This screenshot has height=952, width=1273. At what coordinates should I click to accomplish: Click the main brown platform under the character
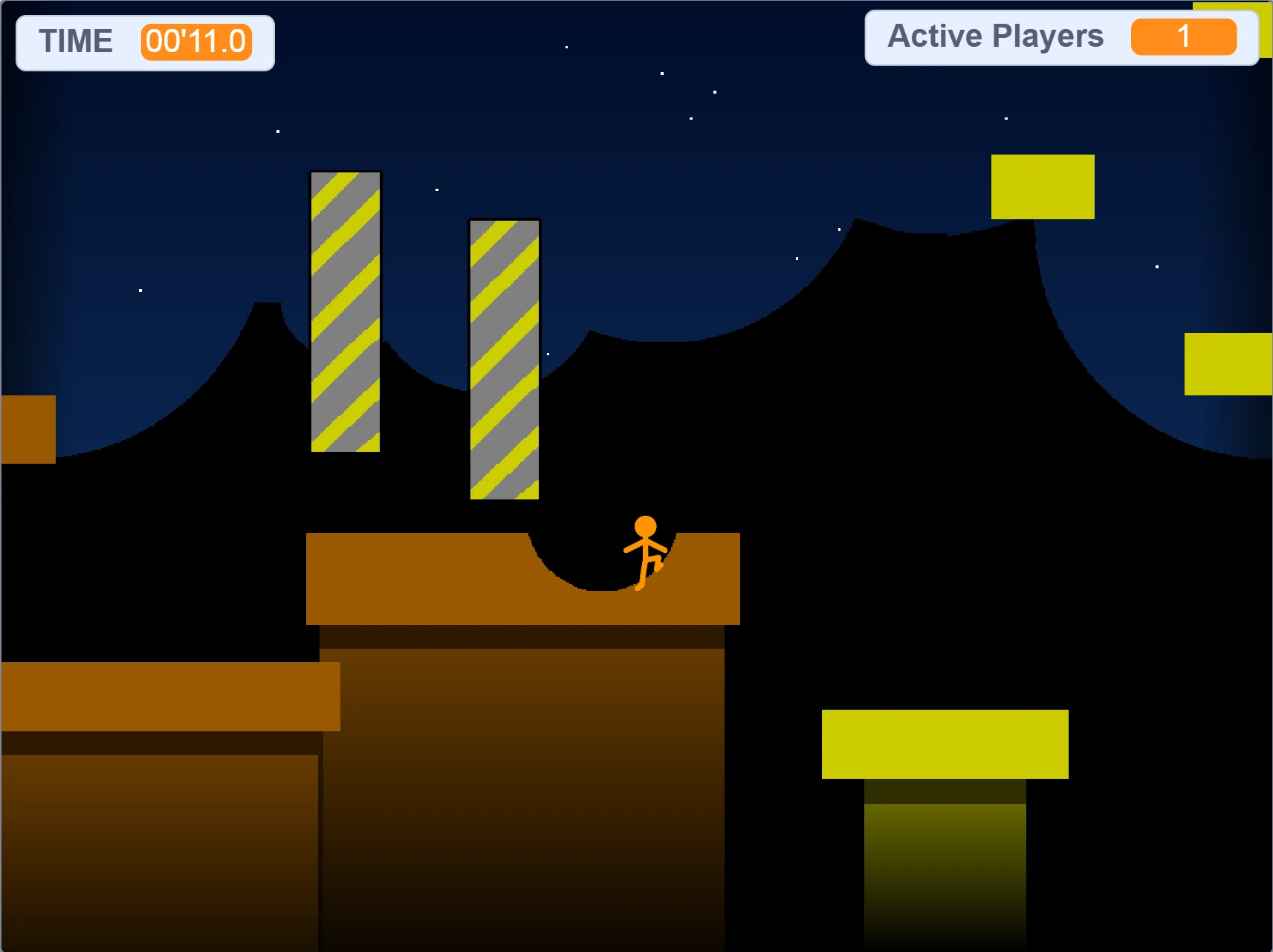[x=409, y=580]
